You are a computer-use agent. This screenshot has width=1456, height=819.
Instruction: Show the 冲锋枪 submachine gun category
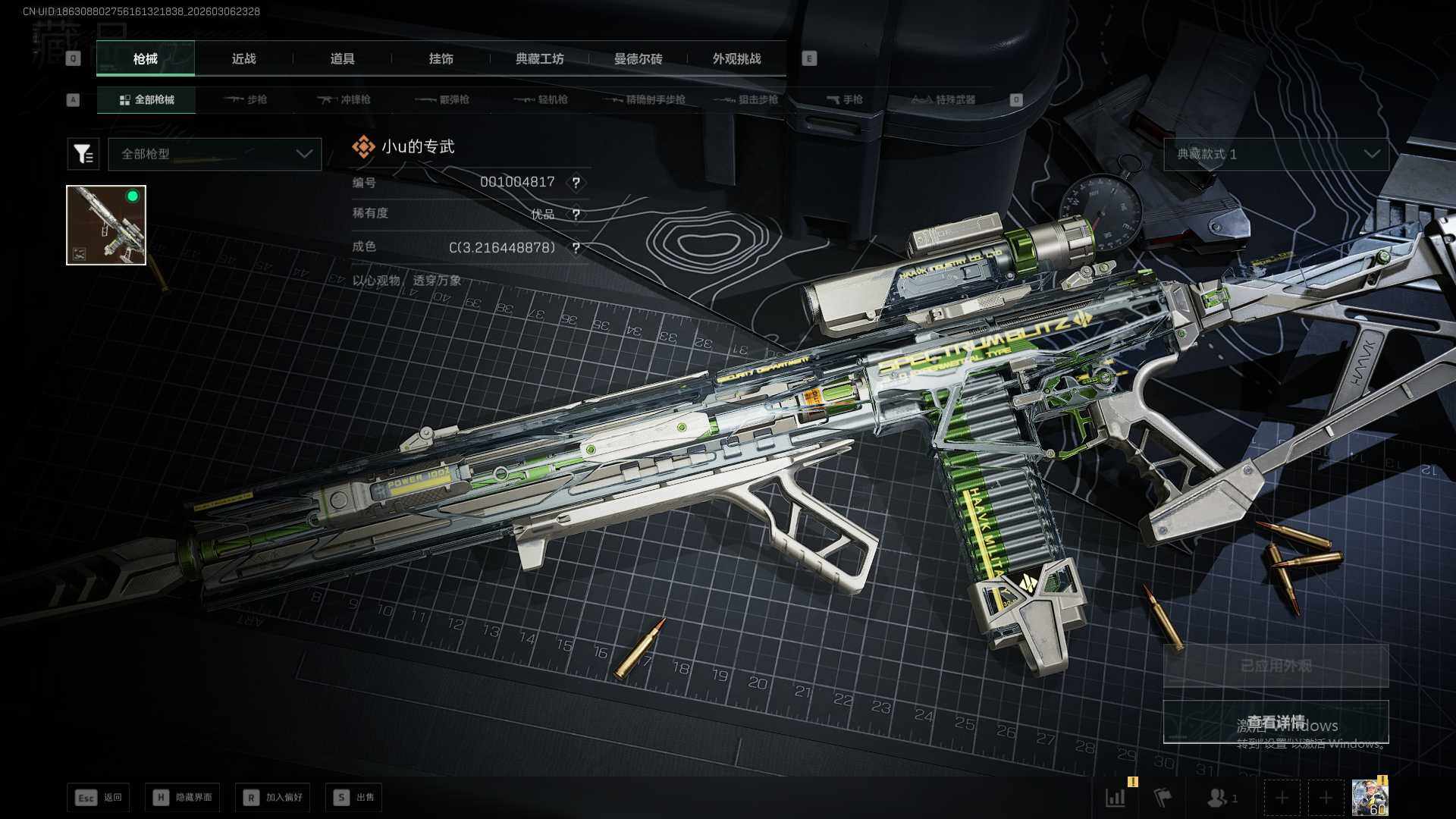344,99
